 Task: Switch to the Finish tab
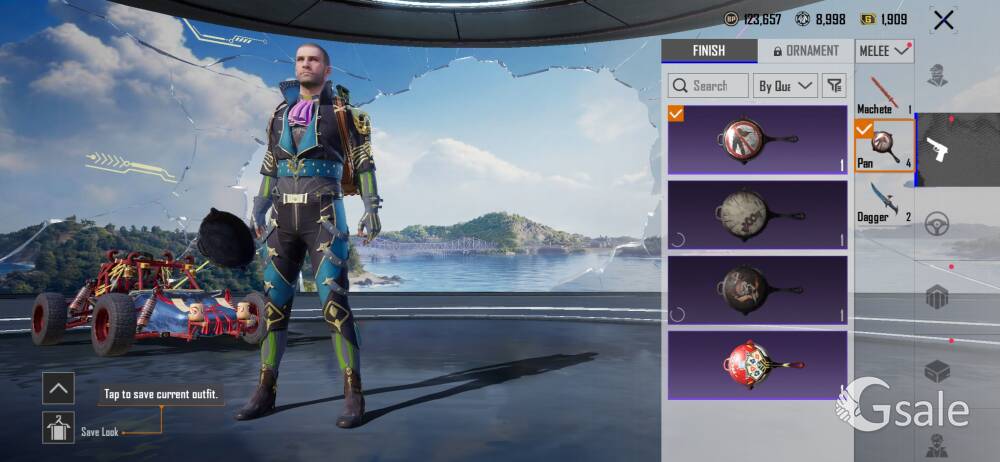(x=708, y=51)
